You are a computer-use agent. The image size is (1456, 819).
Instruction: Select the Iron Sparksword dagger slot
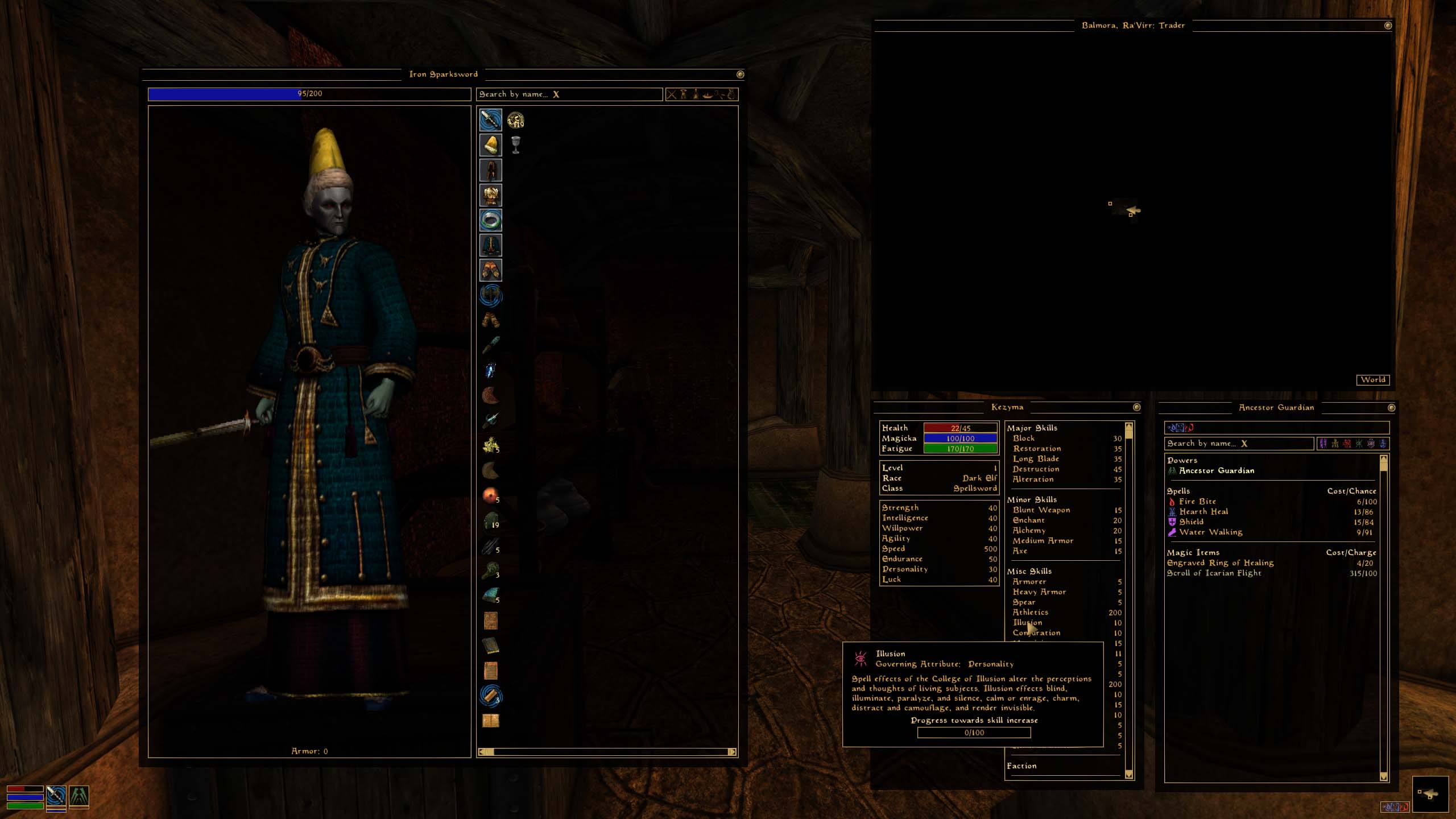tap(490, 120)
